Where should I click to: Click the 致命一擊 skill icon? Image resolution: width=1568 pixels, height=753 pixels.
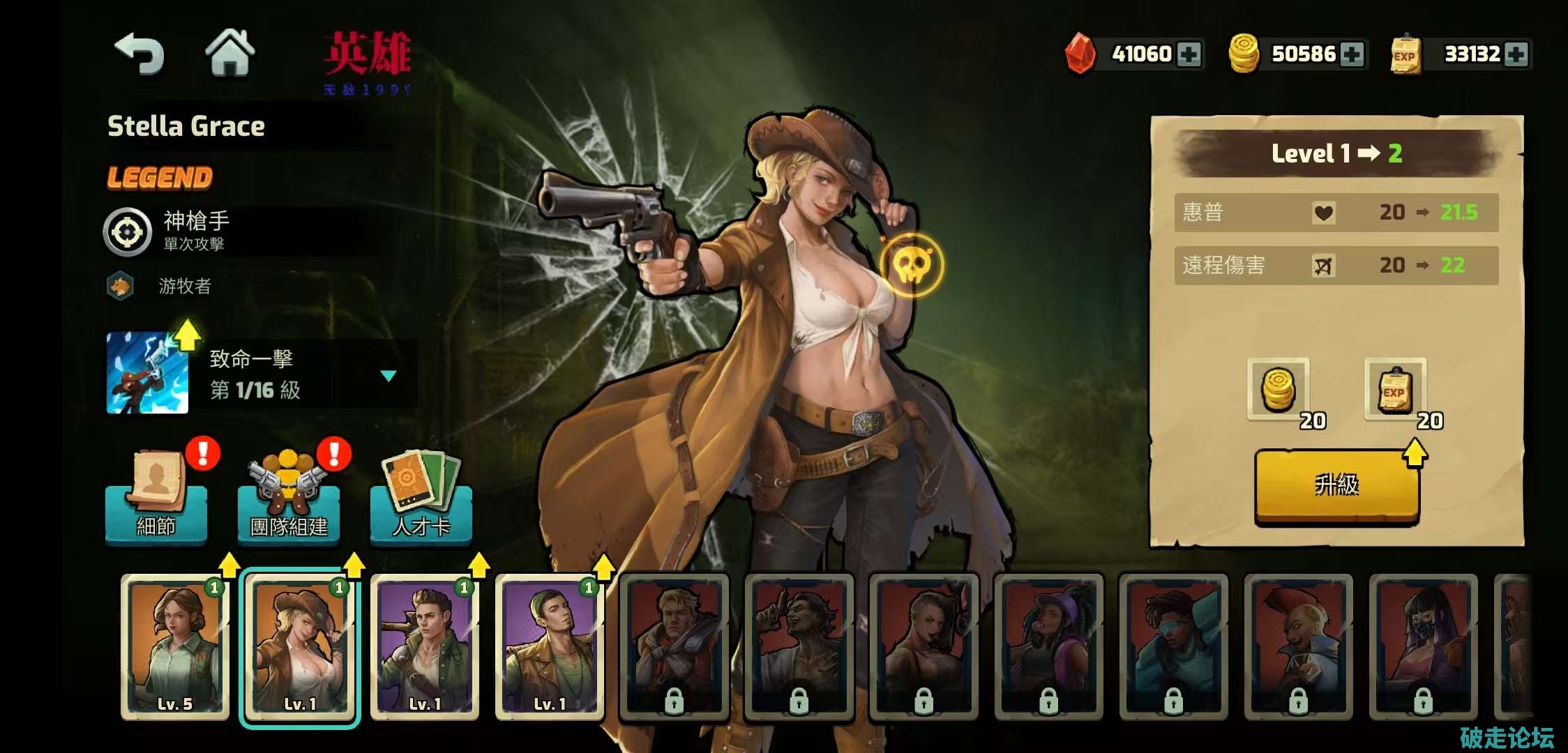(147, 373)
